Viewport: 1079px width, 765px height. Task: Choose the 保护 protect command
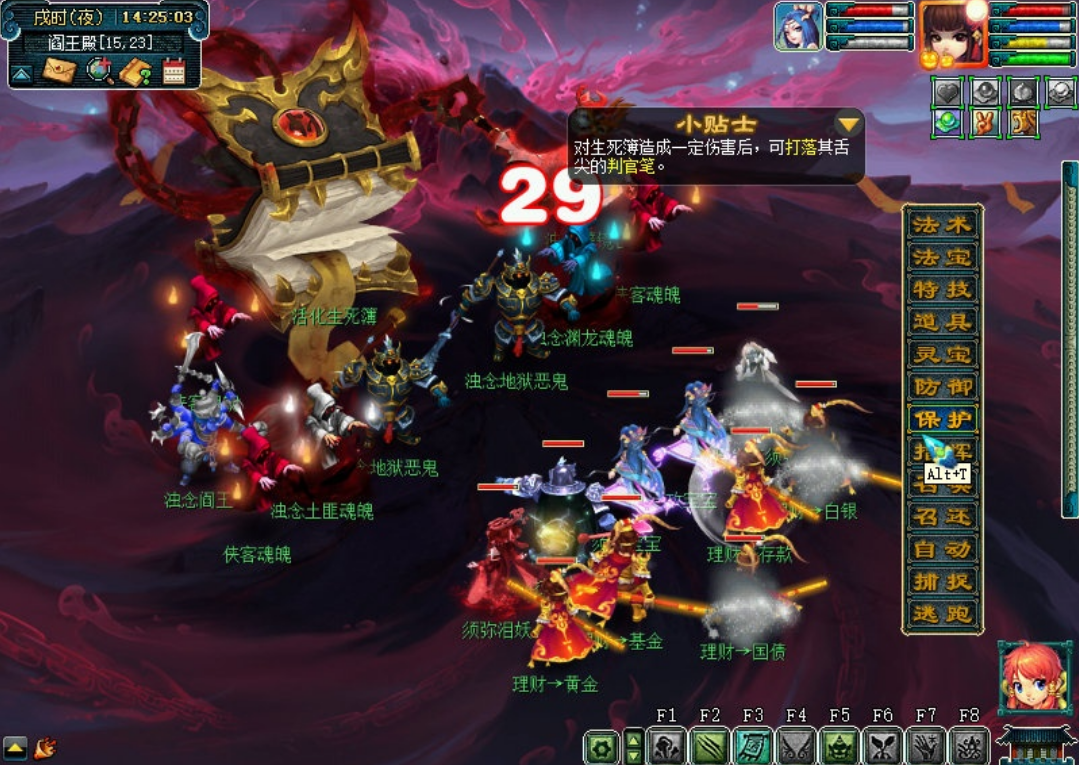coord(942,419)
